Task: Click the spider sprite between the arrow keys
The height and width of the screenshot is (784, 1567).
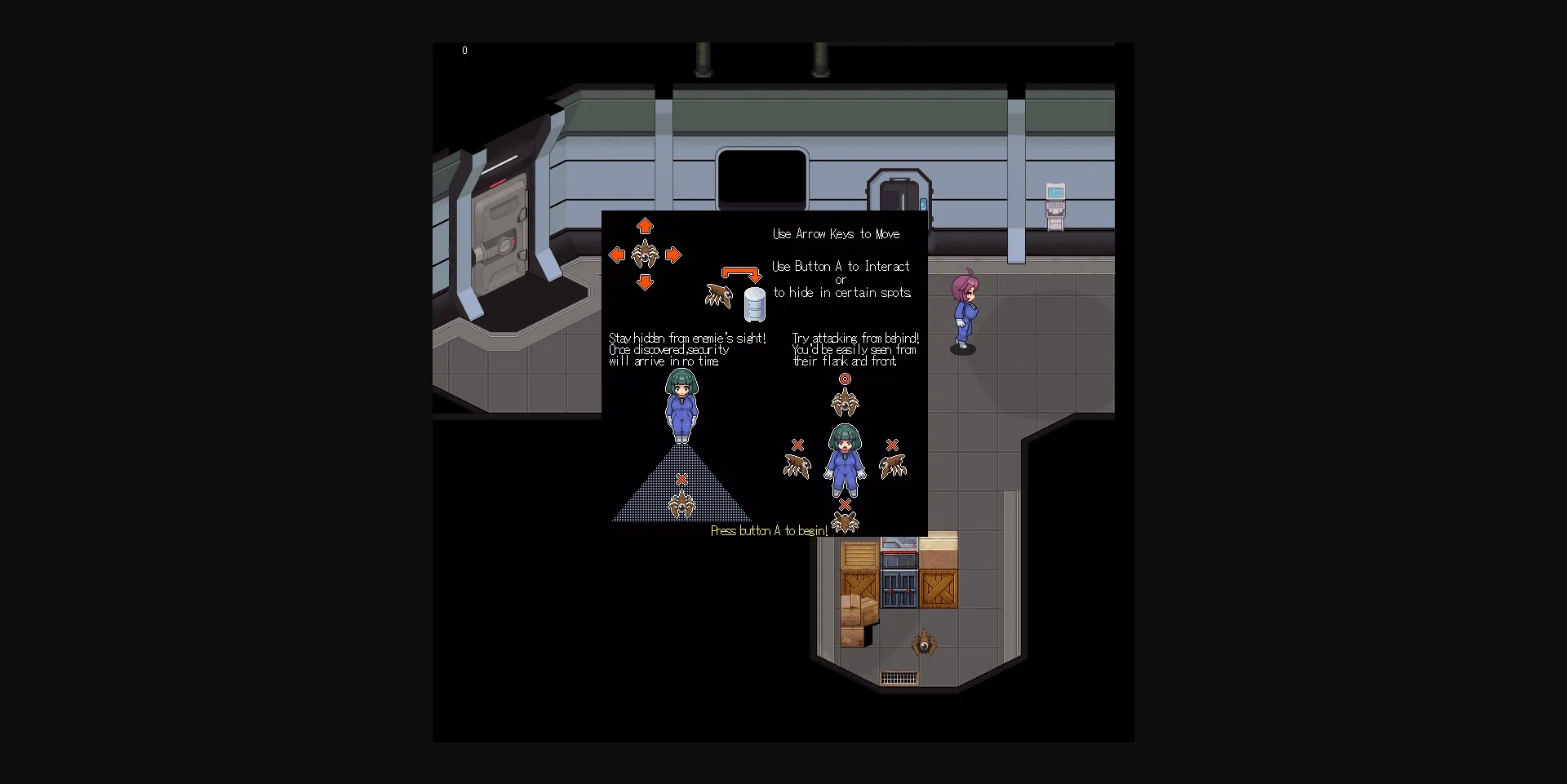Action: pyautogui.click(x=646, y=255)
